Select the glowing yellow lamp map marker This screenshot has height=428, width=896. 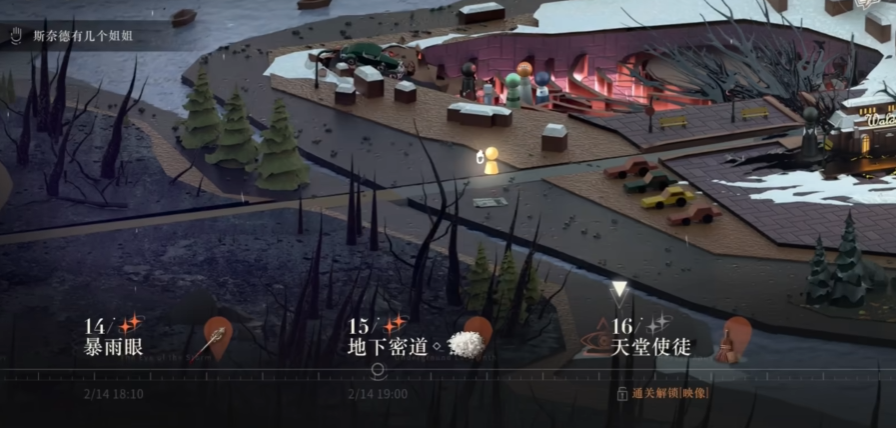click(491, 161)
